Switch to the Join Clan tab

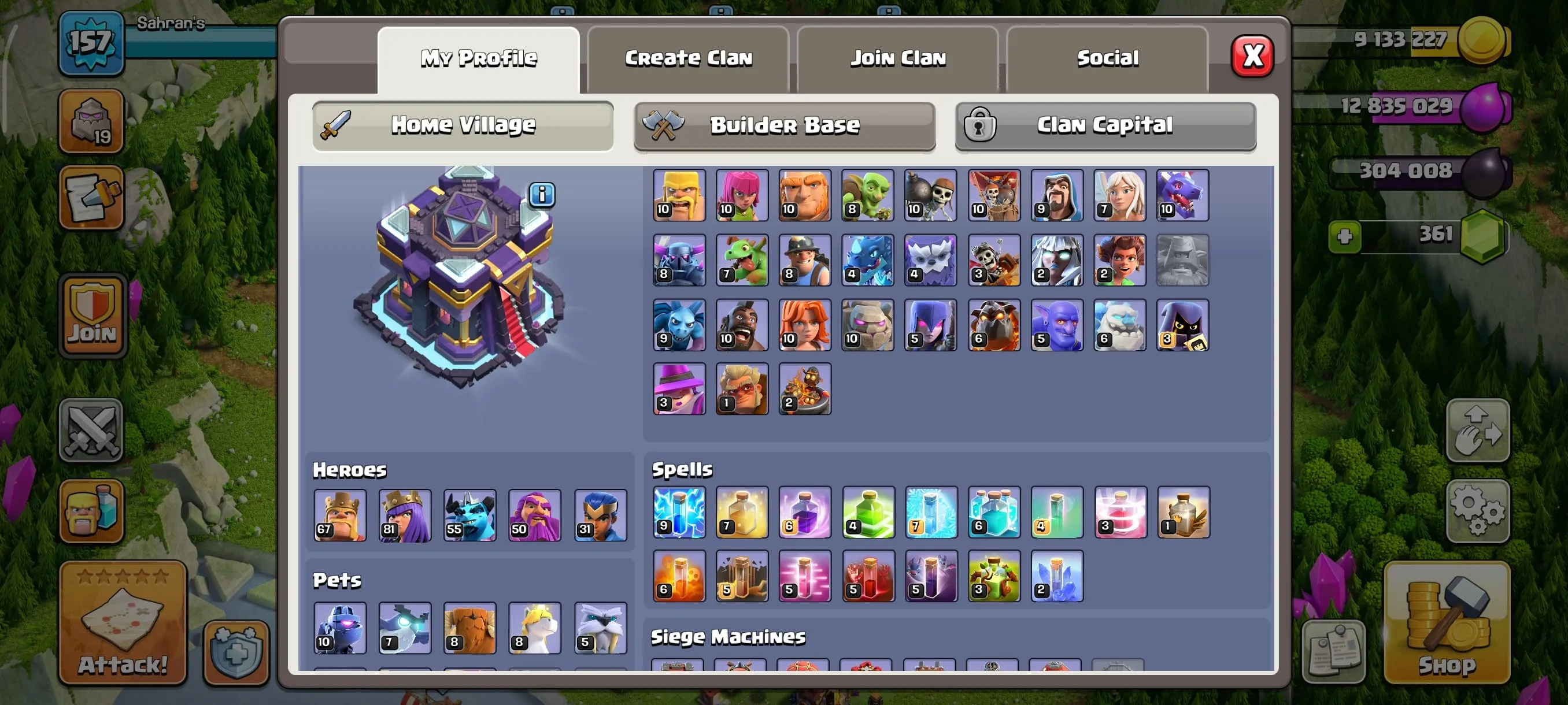898,58
